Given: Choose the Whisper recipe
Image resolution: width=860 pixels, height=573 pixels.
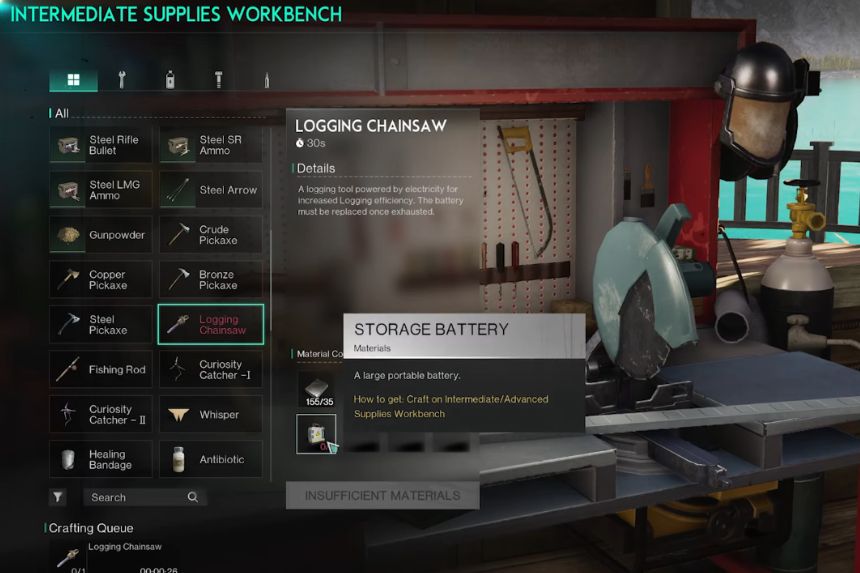Looking at the screenshot, I should click(x=211, y=415).
